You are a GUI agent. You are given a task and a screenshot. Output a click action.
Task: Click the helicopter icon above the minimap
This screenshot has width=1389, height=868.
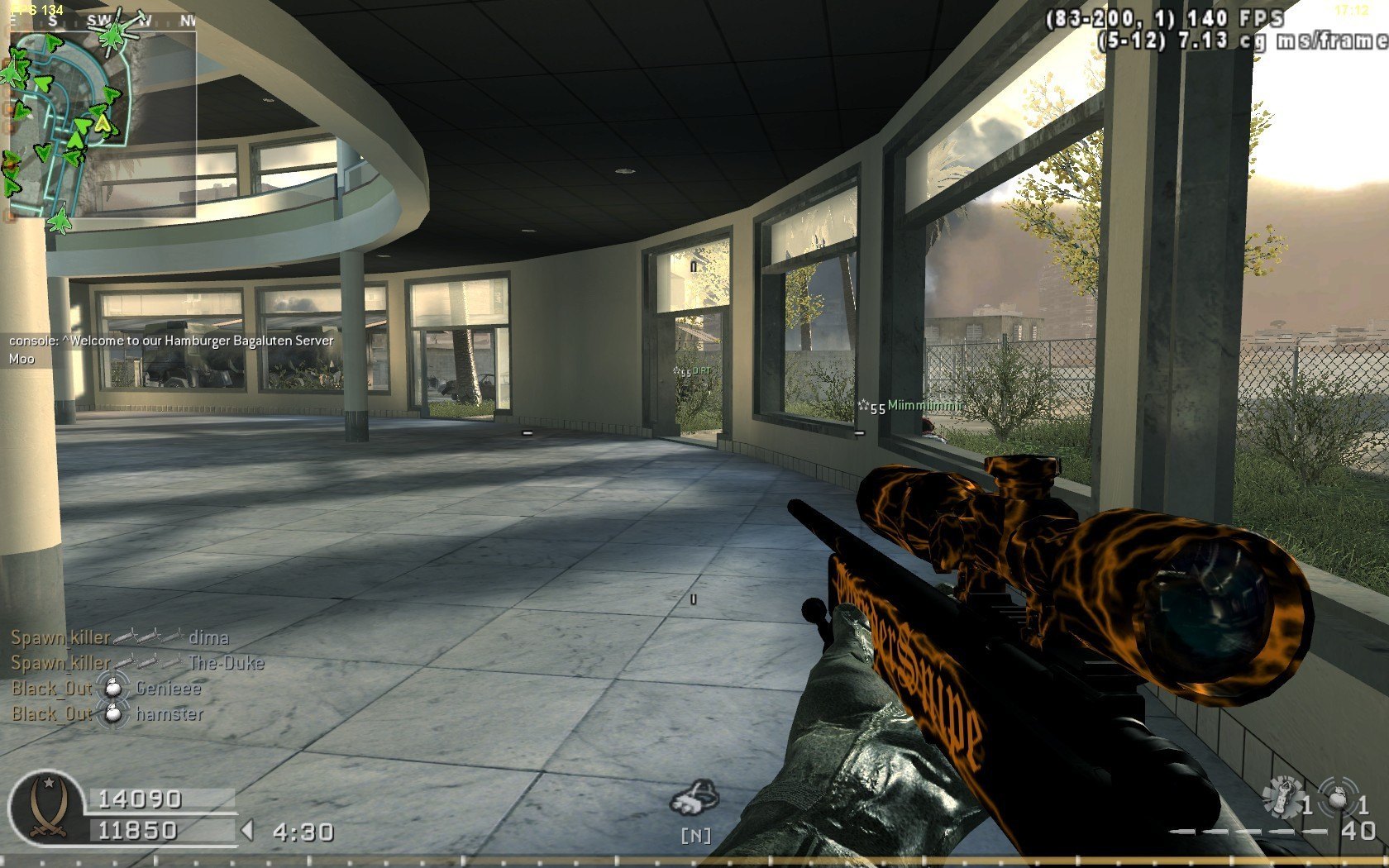112,33
